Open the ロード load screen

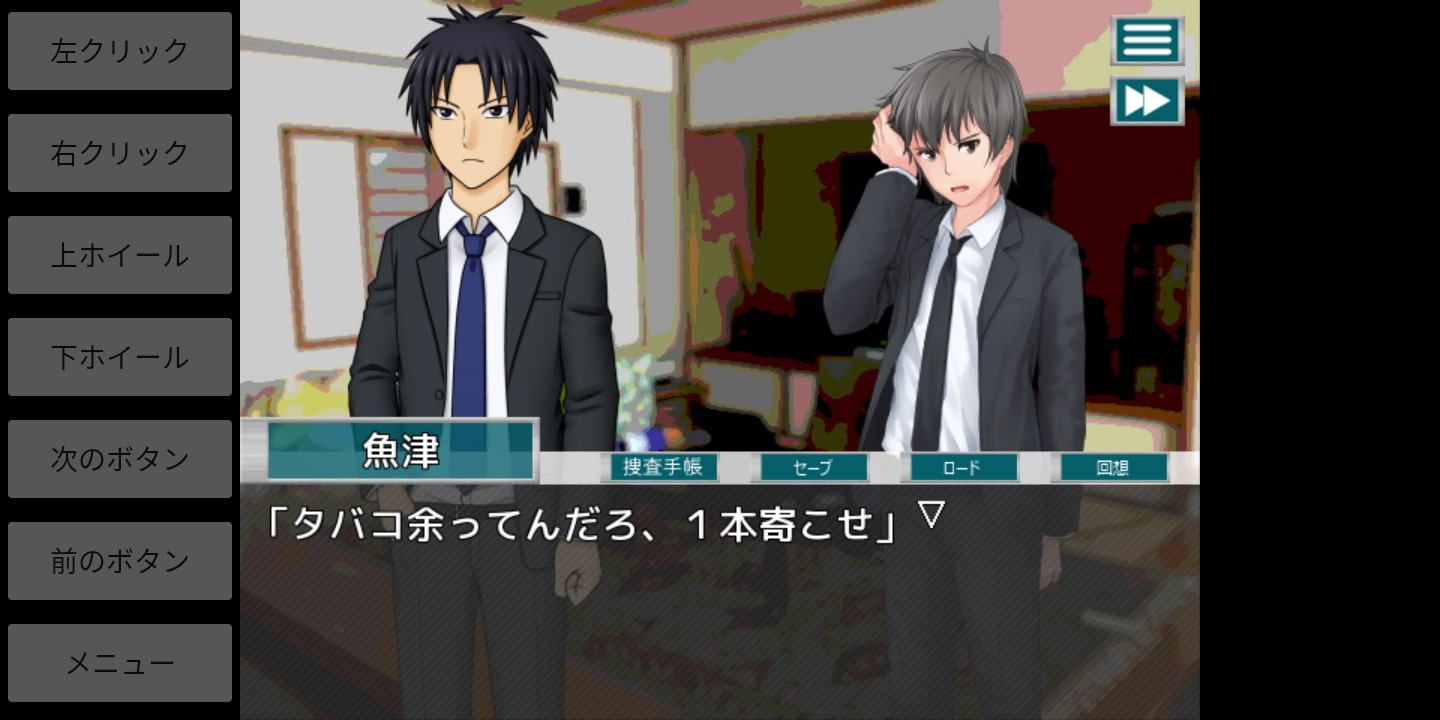click(960, 467)
